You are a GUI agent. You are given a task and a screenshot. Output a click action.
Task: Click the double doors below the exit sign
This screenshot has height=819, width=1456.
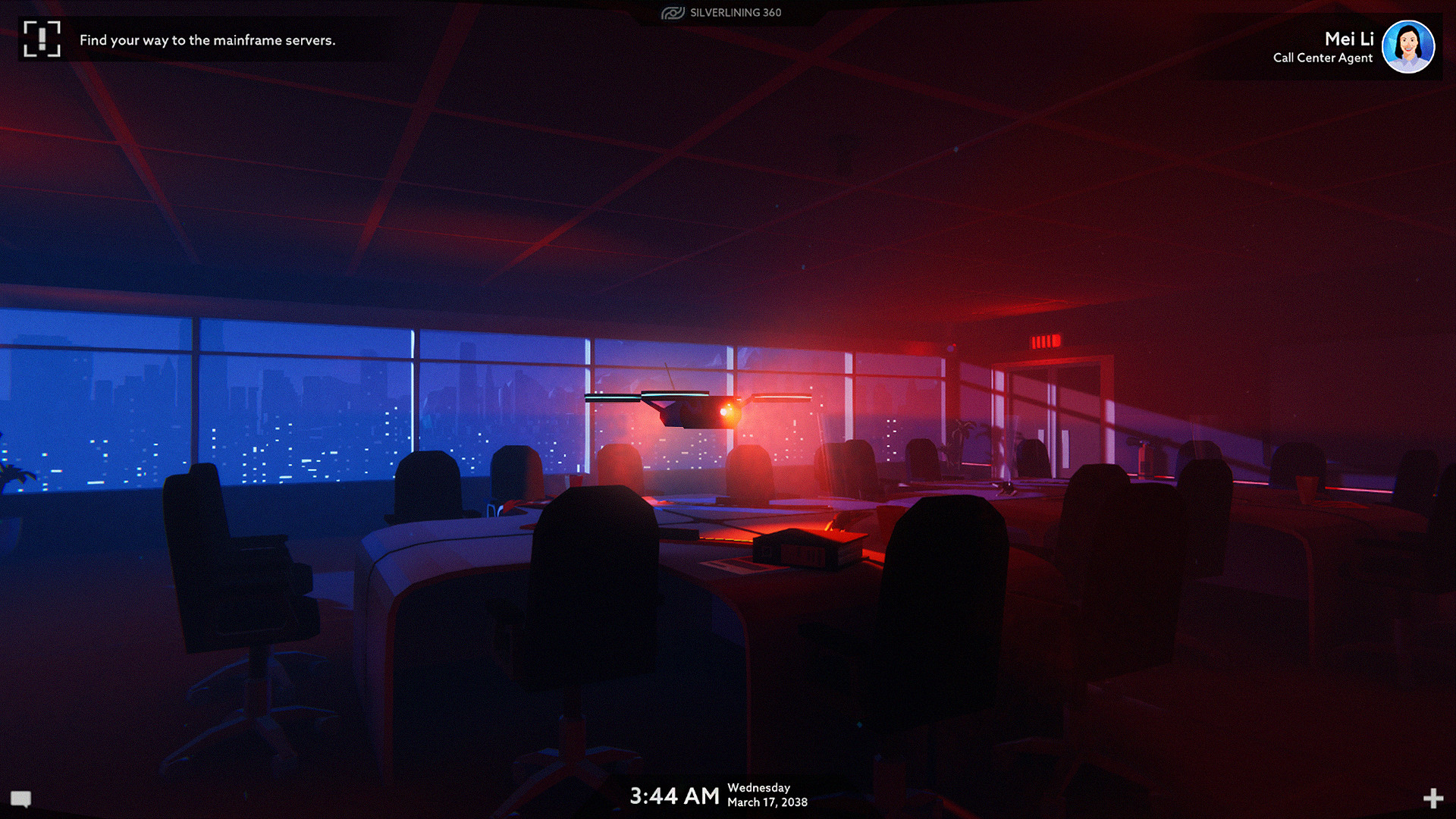[x=1053, y=425]
